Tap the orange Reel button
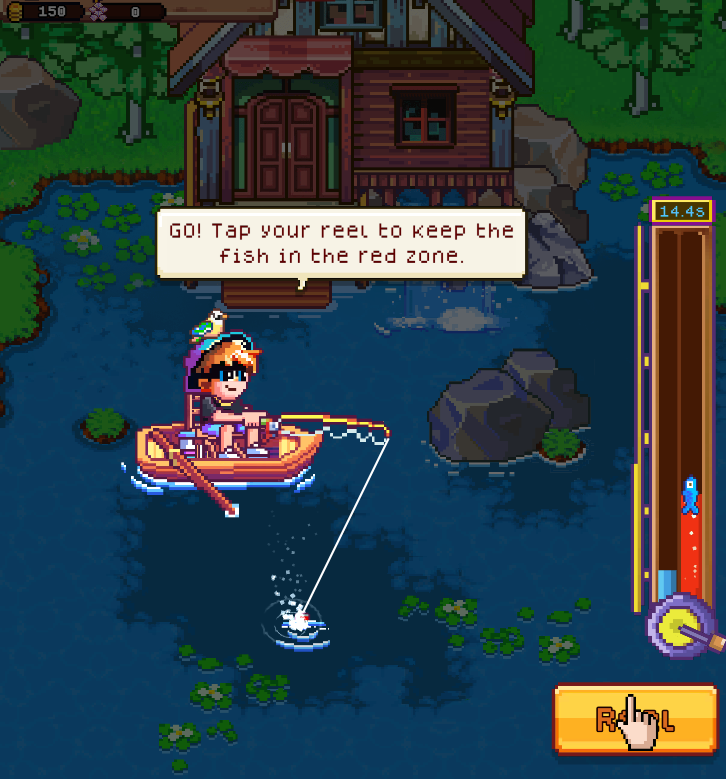The height and width of the screenshot is (779, 726). tap(635, 718)
